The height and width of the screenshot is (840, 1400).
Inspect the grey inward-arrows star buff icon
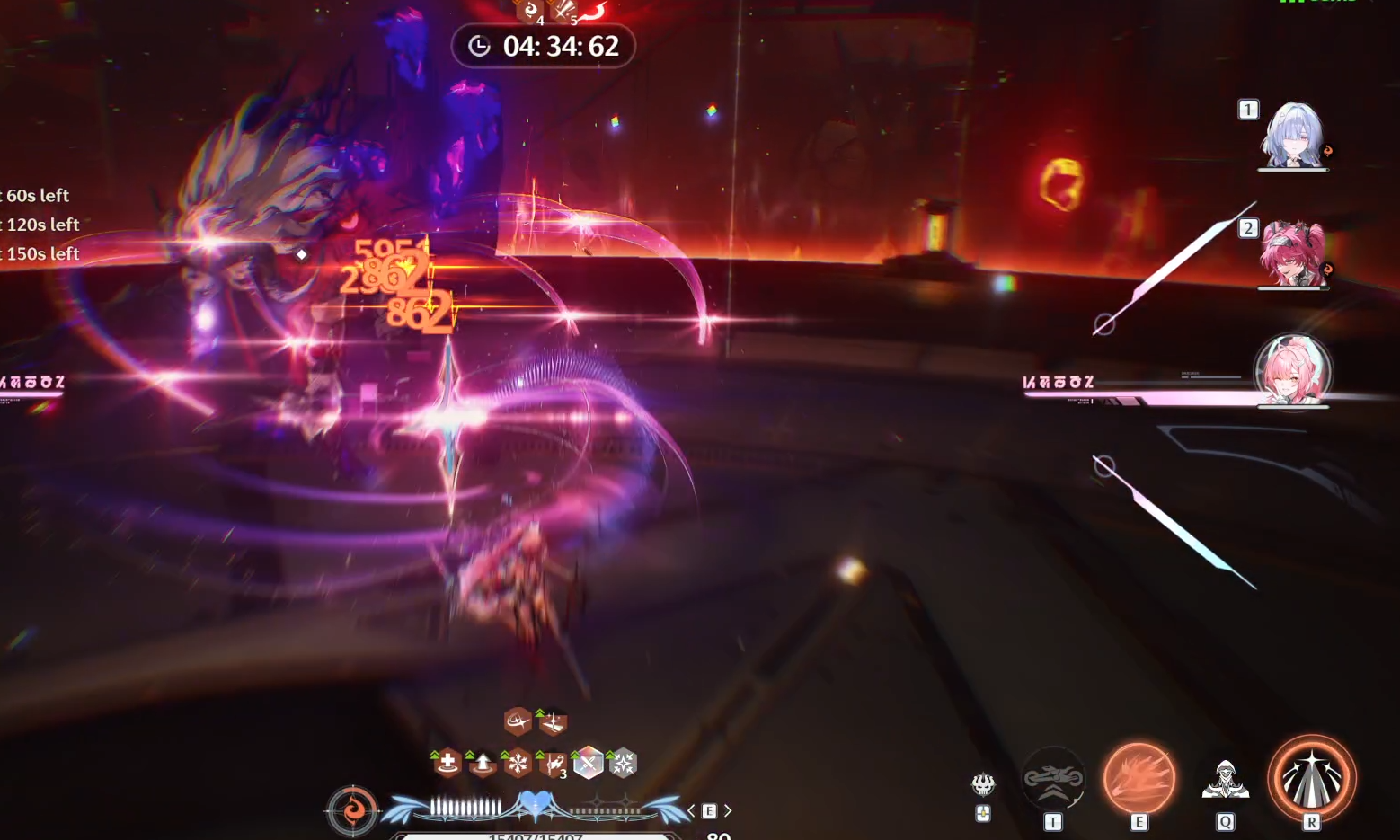pyautogui.click(x=623, y=764)
